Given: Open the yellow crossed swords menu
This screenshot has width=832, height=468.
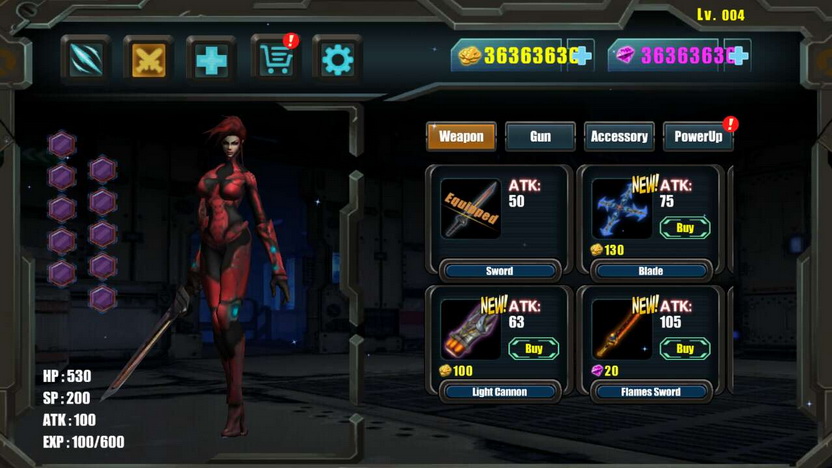Looking at the screenshot, I should pyautogui.click(x=149, y=60).
